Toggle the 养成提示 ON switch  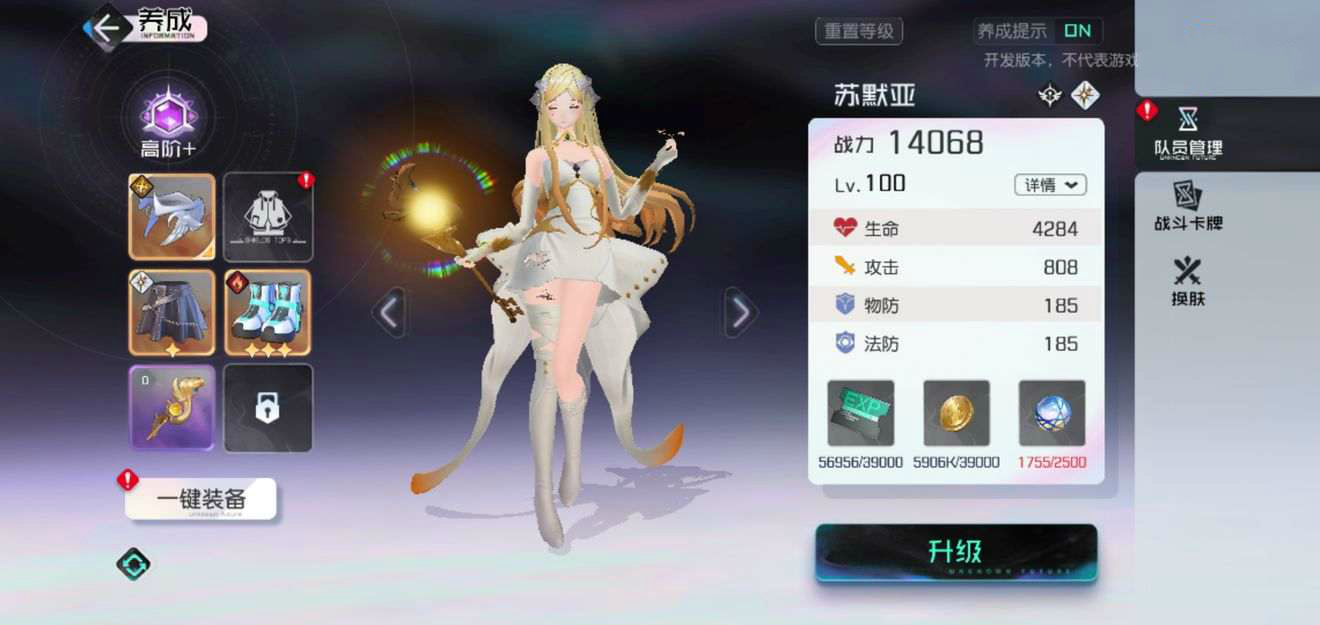coord(1076,31)
